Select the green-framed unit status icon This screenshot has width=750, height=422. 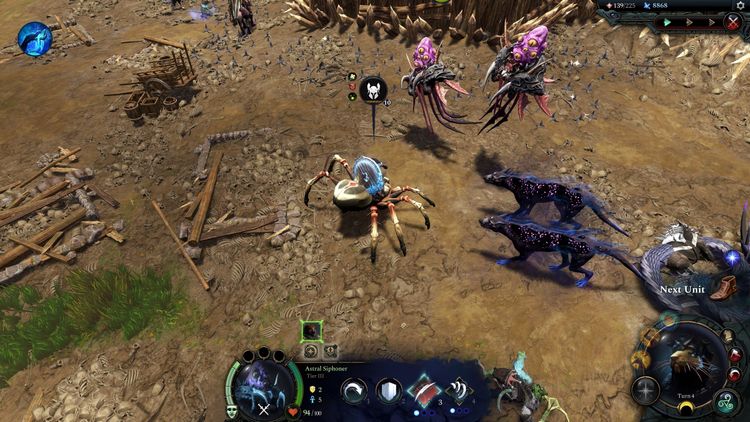312,330
